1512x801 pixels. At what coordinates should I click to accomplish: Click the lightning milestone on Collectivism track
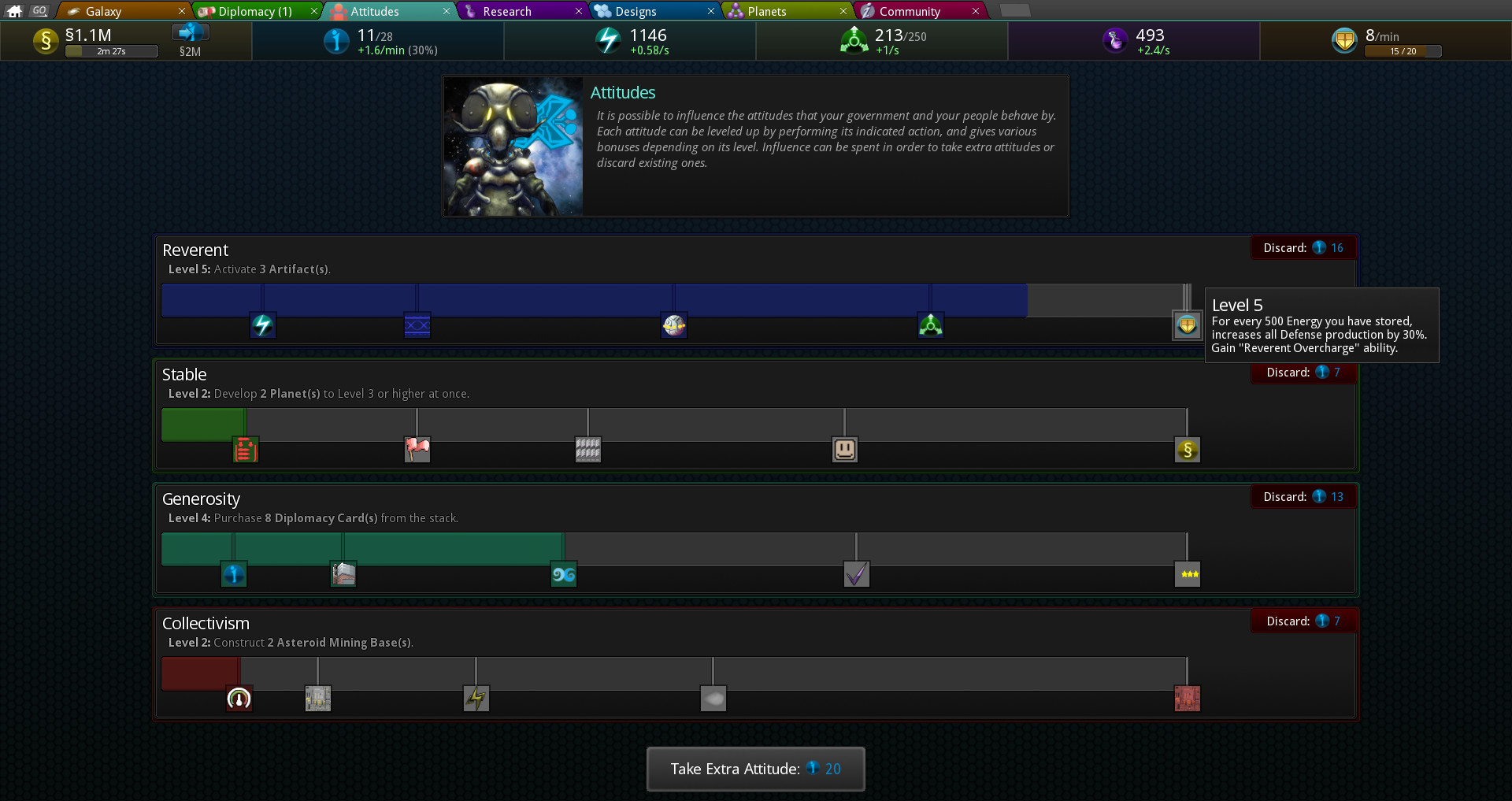pyautogui.click(x=476, y=698)
